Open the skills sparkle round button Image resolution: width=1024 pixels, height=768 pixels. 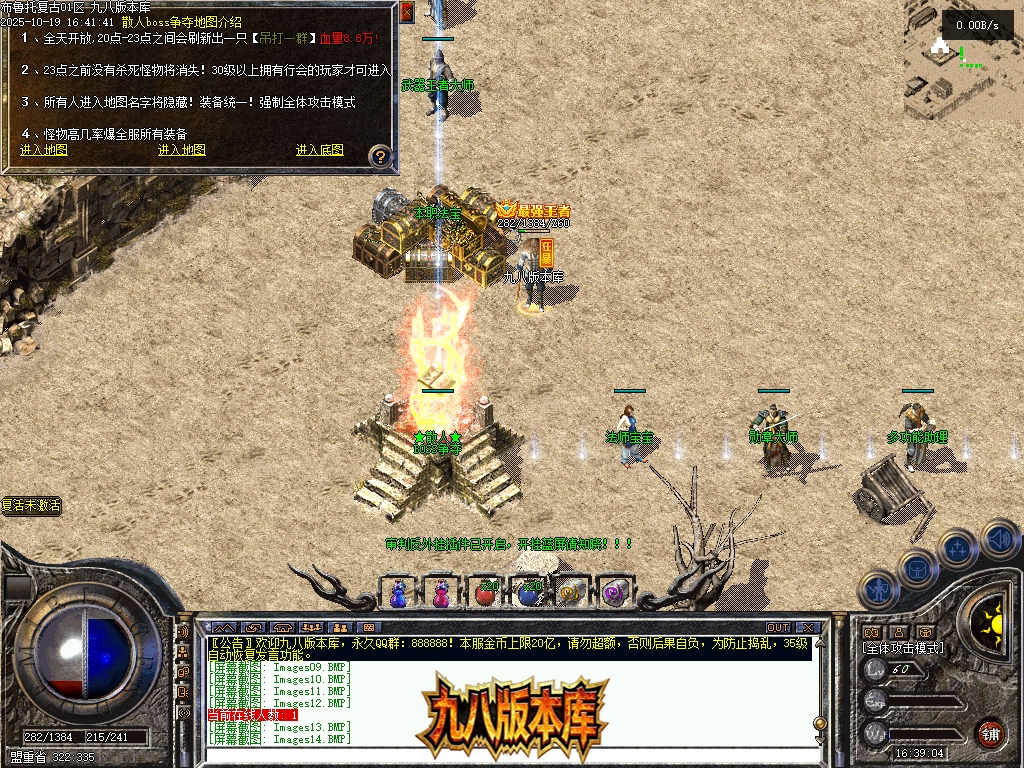[957, 548]
